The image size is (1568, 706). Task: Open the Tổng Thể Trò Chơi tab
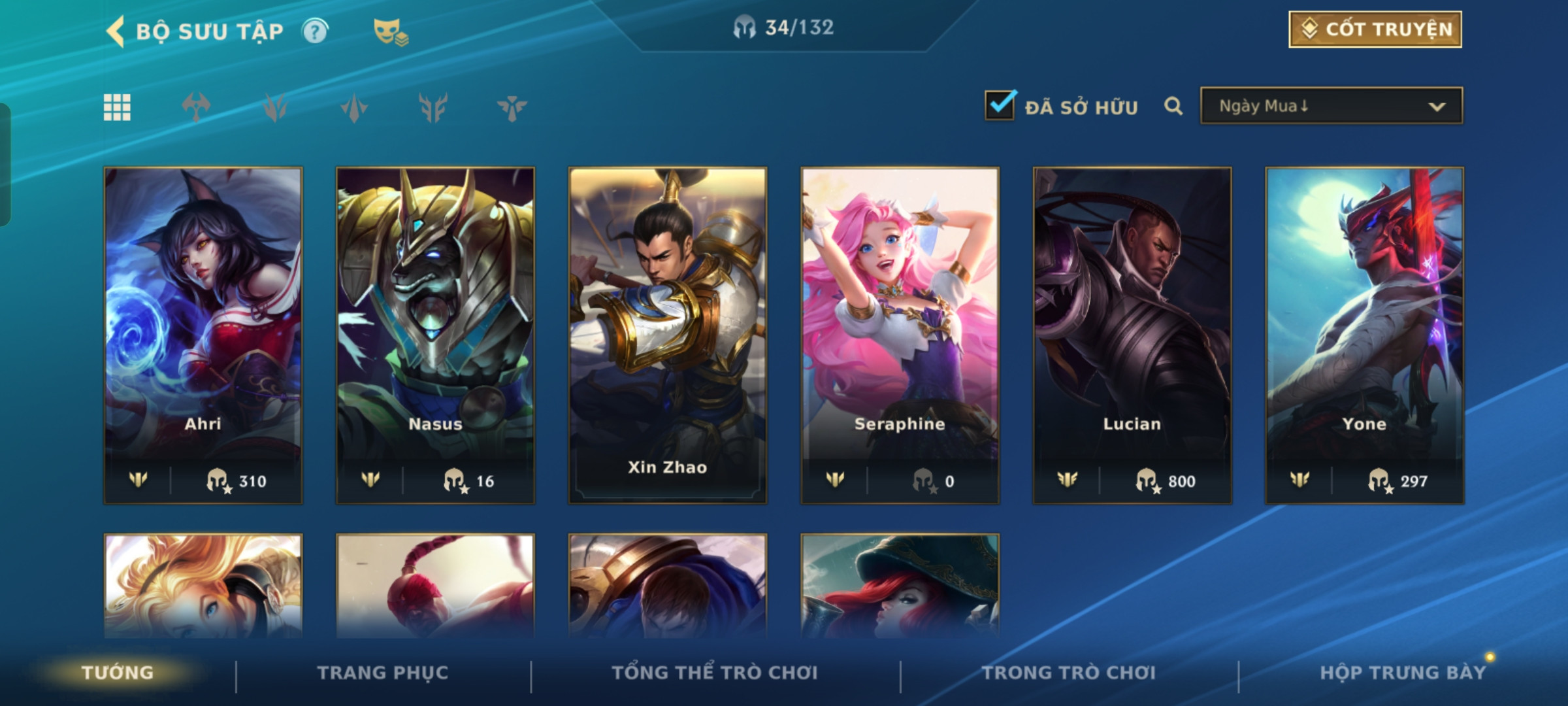[714, 673]
